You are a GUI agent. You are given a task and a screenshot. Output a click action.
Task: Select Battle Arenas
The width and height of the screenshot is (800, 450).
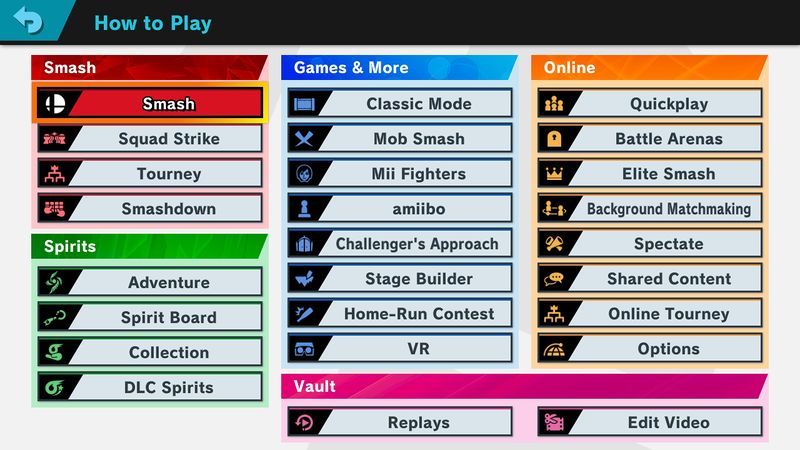pos(650,139)
